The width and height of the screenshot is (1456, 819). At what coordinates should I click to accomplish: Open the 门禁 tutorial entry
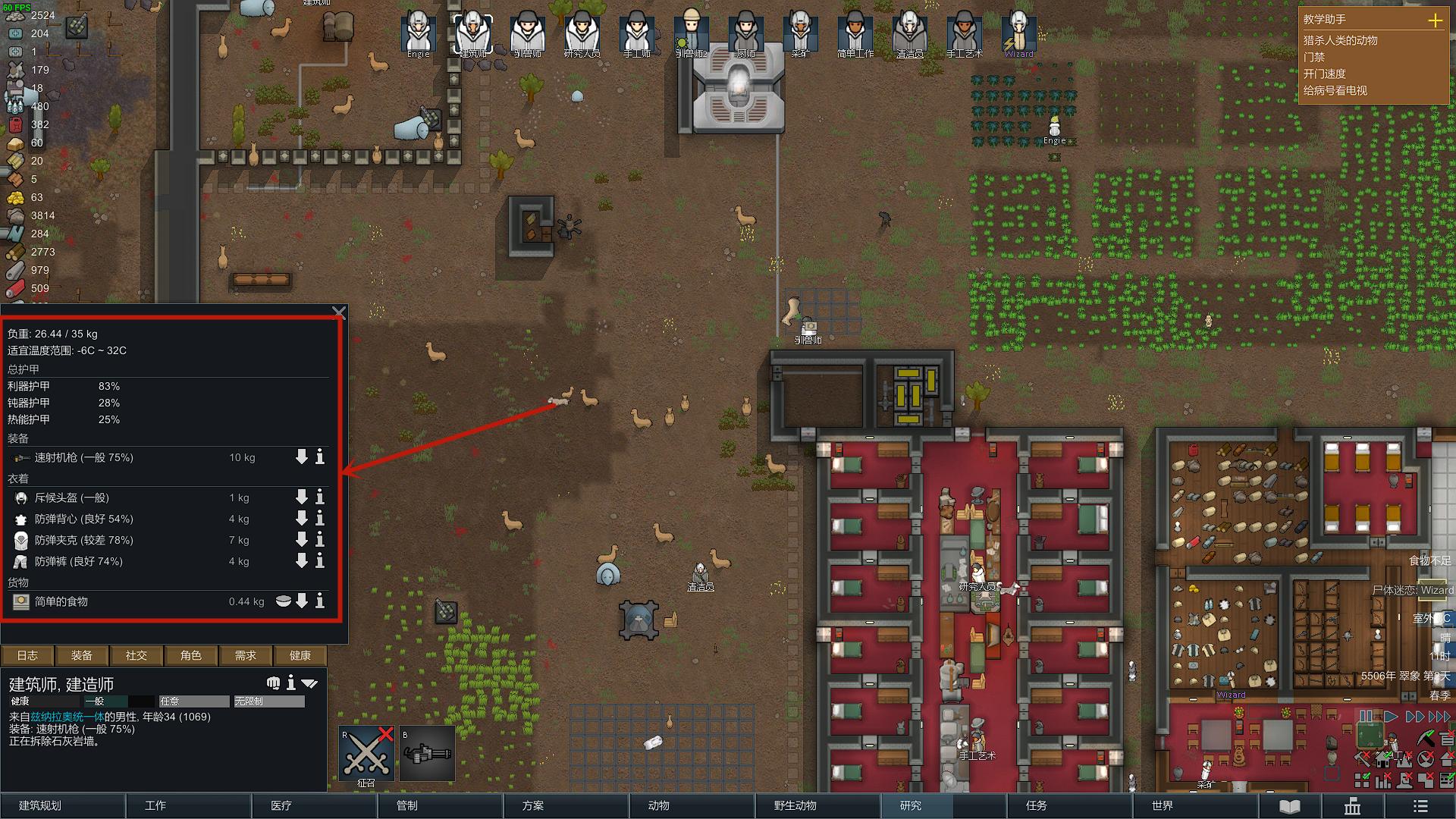1314,57
